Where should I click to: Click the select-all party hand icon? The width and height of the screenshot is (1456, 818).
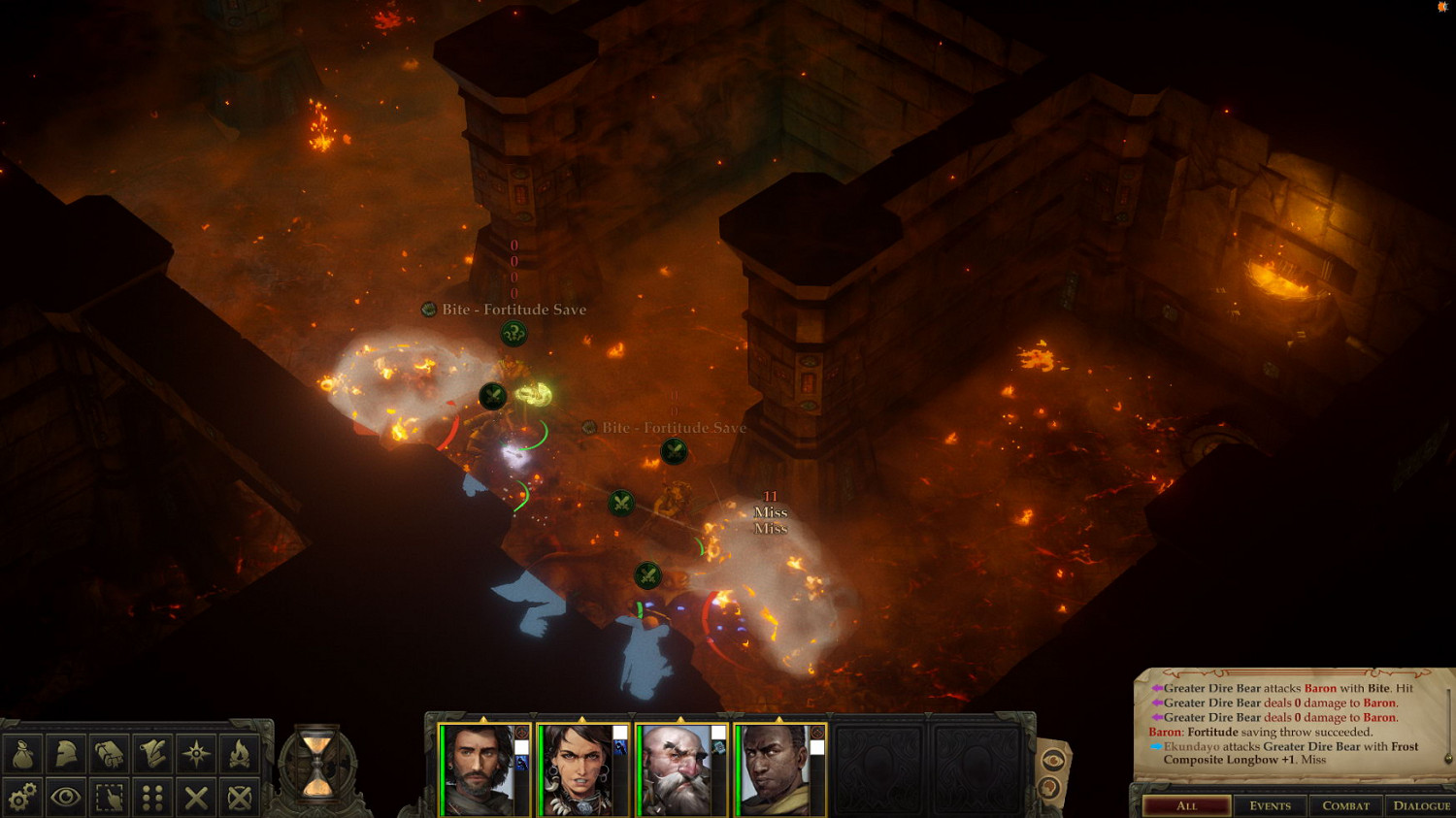point(110,798)
